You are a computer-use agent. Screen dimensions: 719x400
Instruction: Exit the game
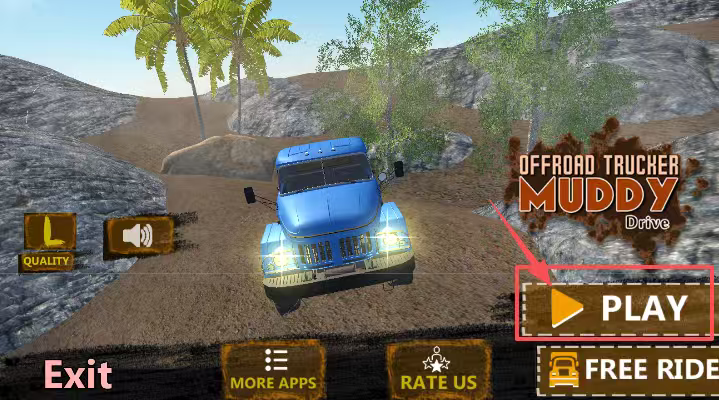(x=77, y=375)
